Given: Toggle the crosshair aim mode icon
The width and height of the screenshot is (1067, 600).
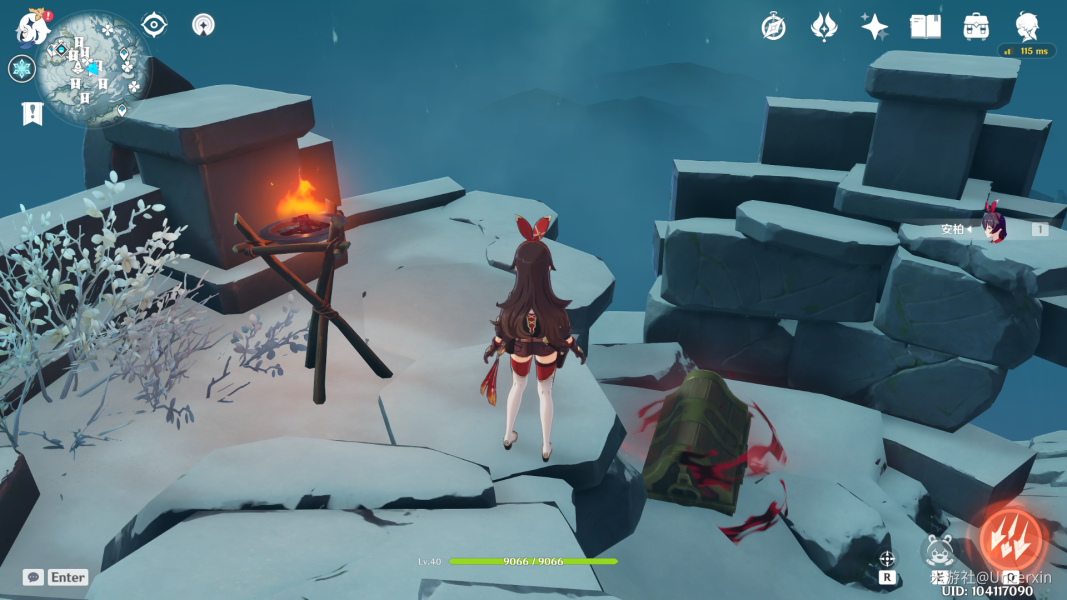Looking at the screenshot, I should coord(887,559).
